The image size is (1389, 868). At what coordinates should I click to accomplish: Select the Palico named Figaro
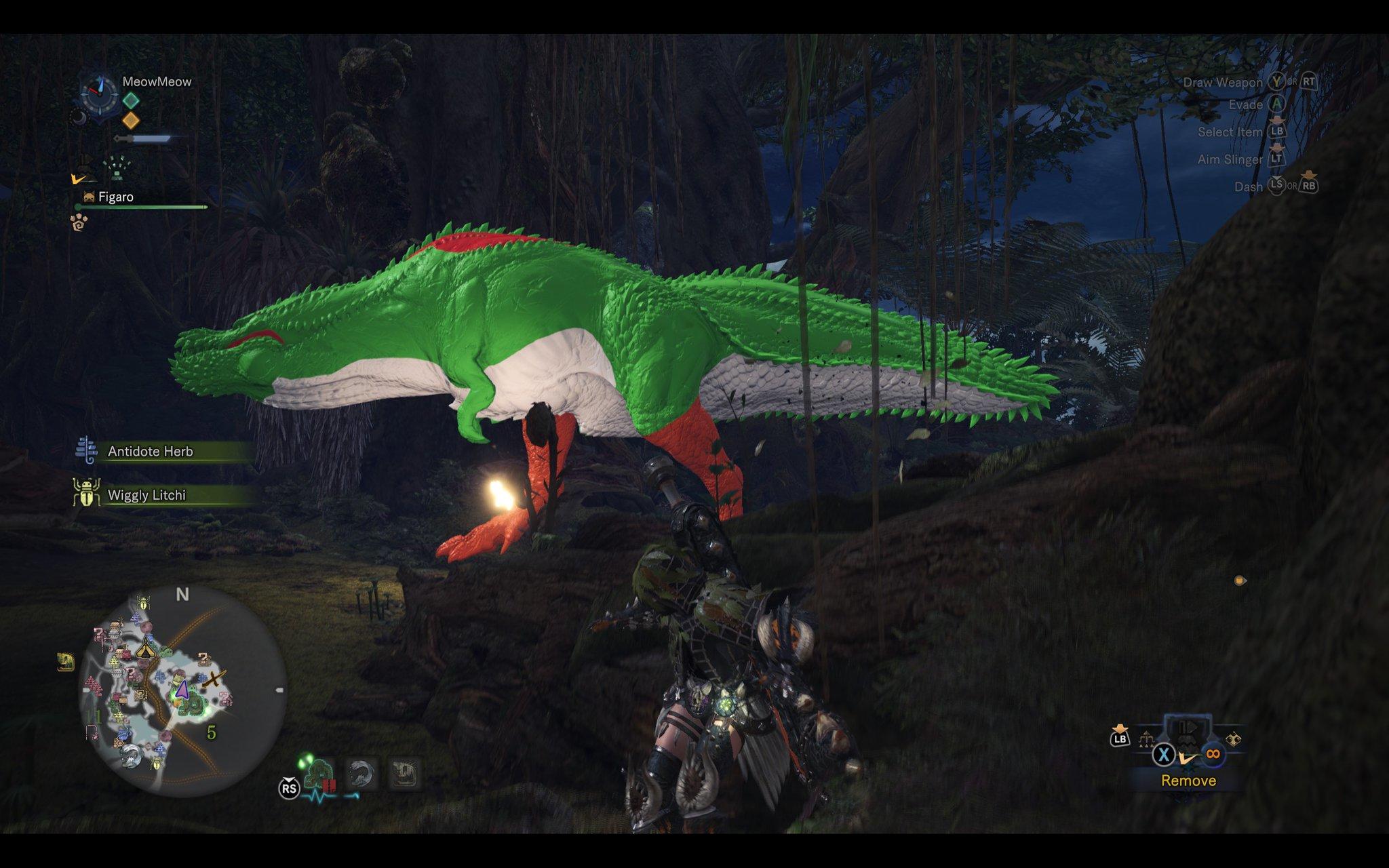(116, 197)
